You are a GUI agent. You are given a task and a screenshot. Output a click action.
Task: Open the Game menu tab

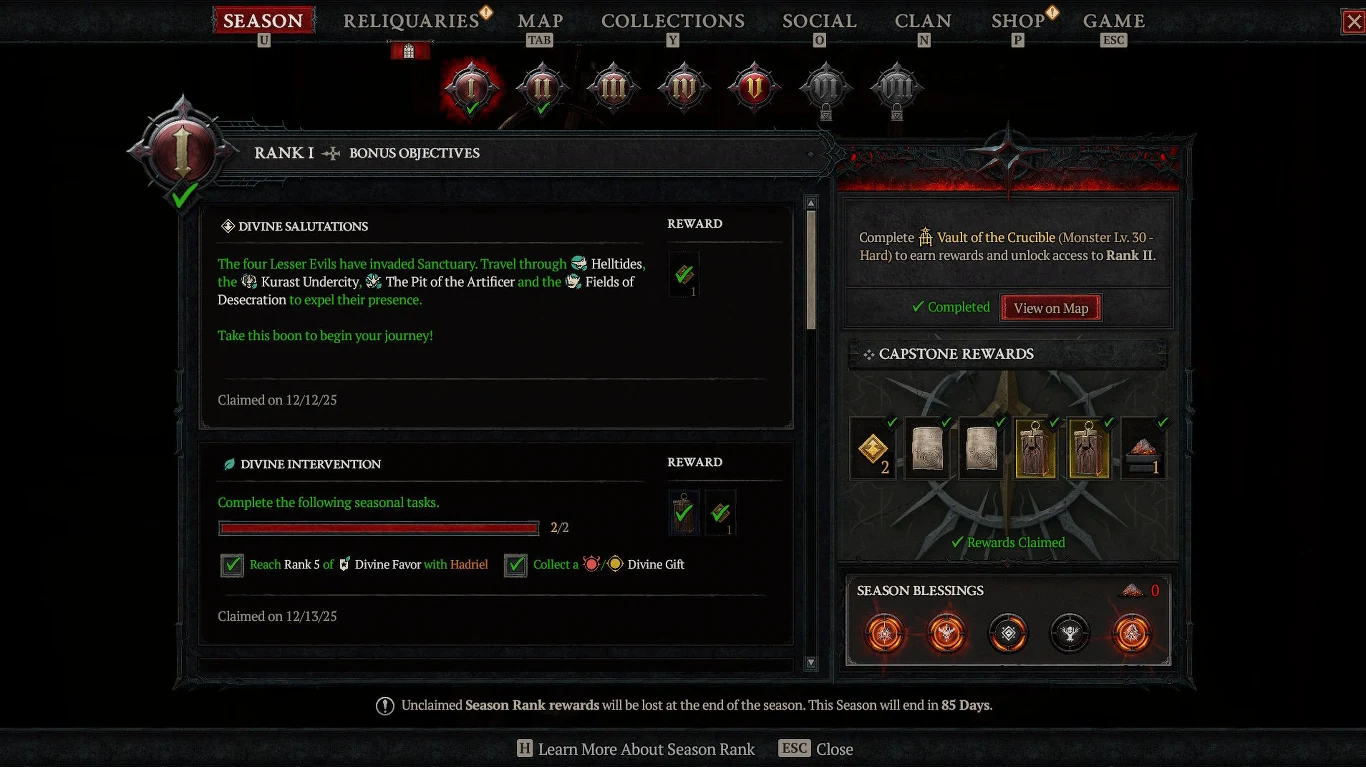pos(1113,21)
